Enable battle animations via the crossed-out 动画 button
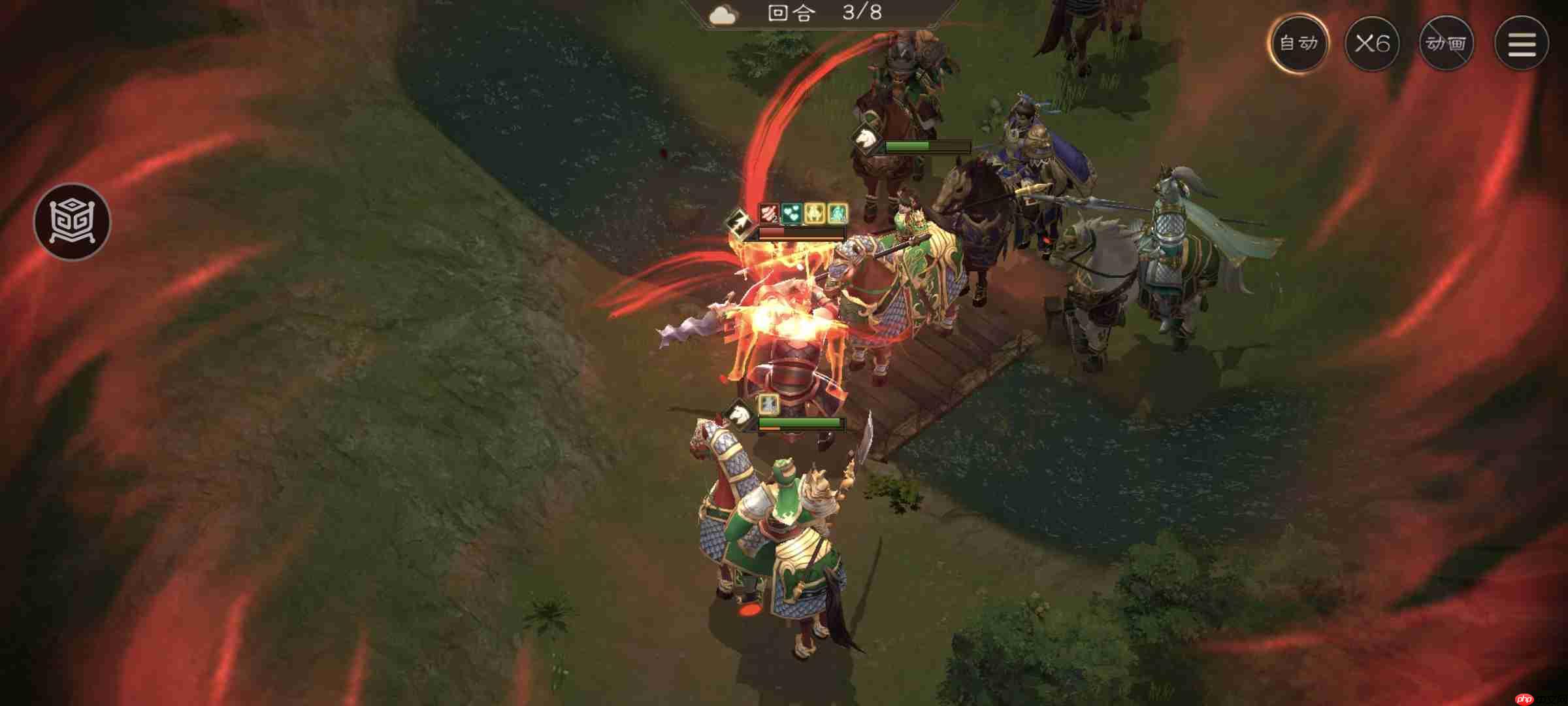 coord(1447,42)
